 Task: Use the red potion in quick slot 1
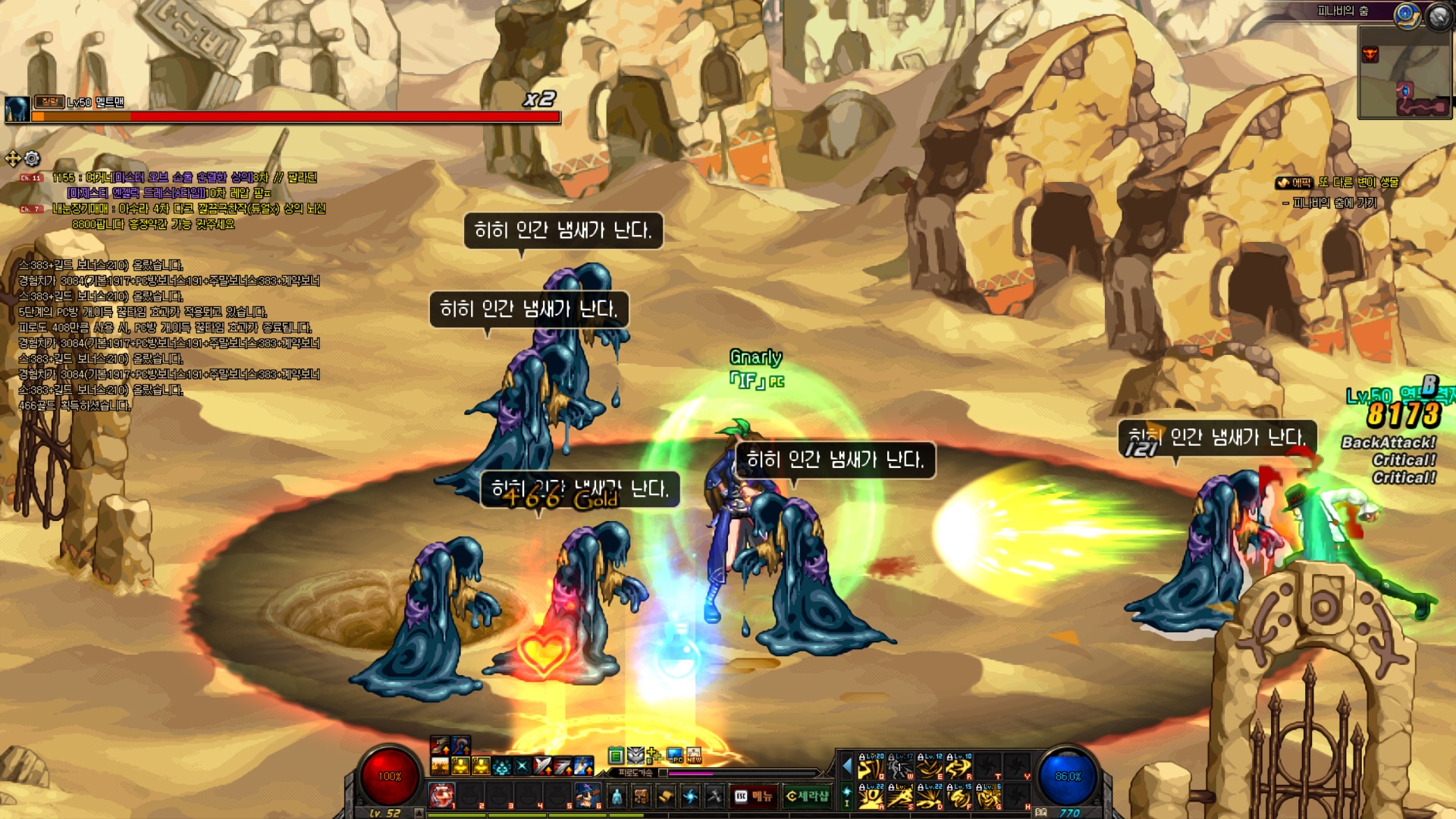click(442, 795)
